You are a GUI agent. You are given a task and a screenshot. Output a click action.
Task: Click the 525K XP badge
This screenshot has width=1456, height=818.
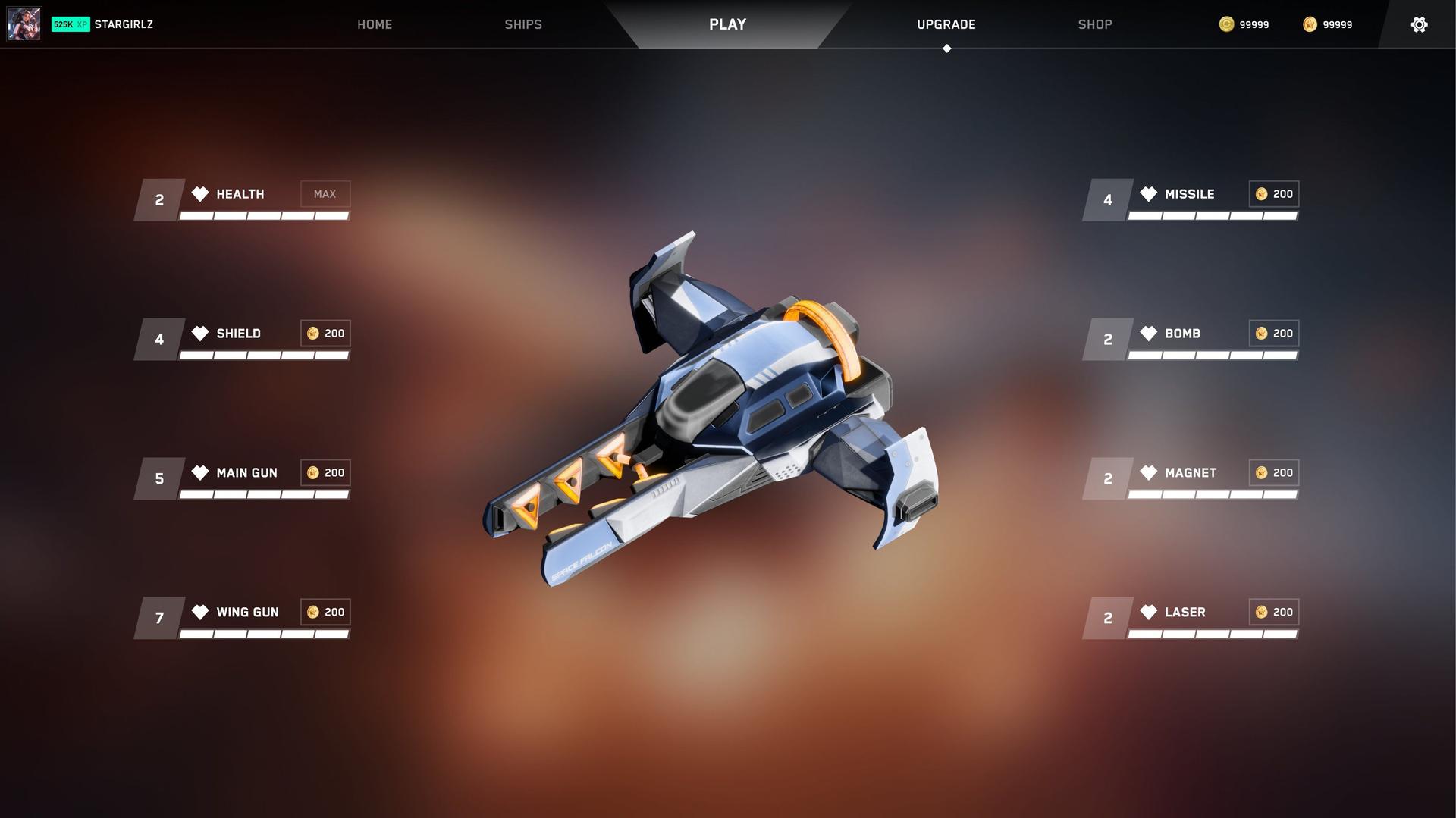(x=70, y=24)
